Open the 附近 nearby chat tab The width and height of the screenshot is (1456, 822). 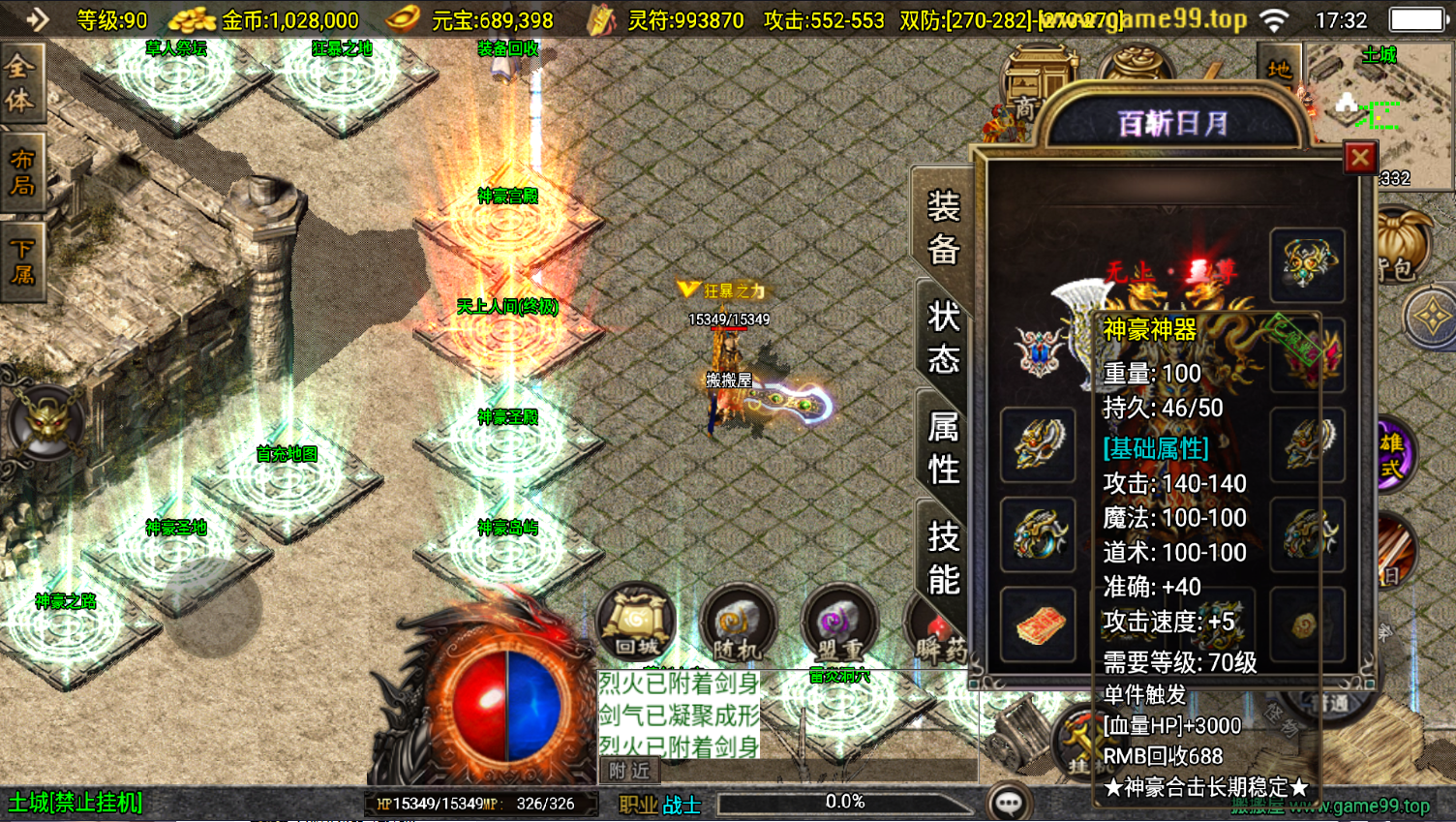pyautogui.click(x=629, y=771)
